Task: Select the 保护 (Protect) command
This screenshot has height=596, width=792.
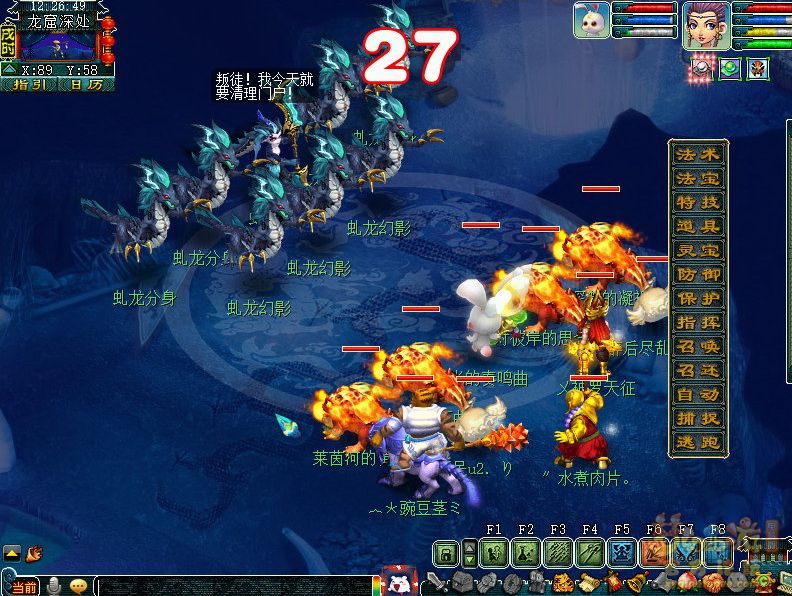Action: tap(698, 298)
